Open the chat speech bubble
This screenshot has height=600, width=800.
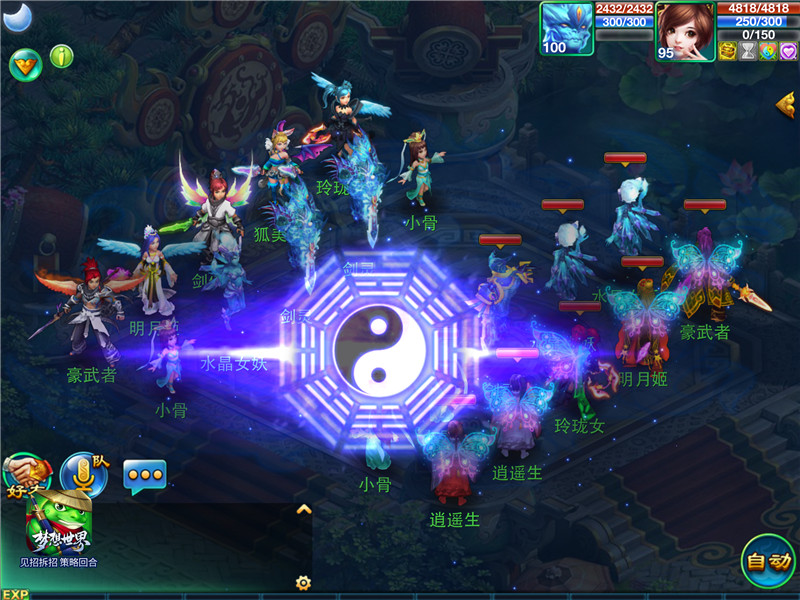145,475
